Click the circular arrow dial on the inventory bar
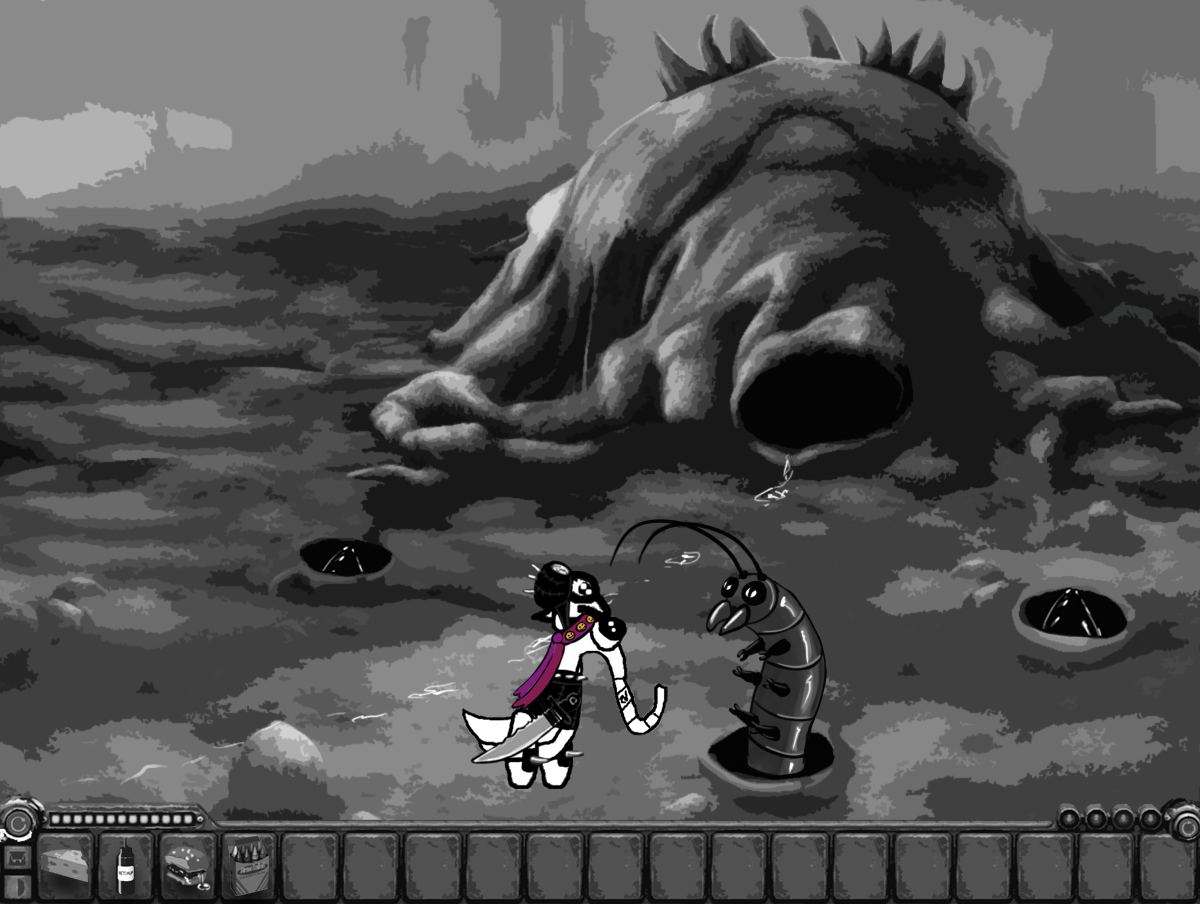1200x904 pixels. [17, 823]
